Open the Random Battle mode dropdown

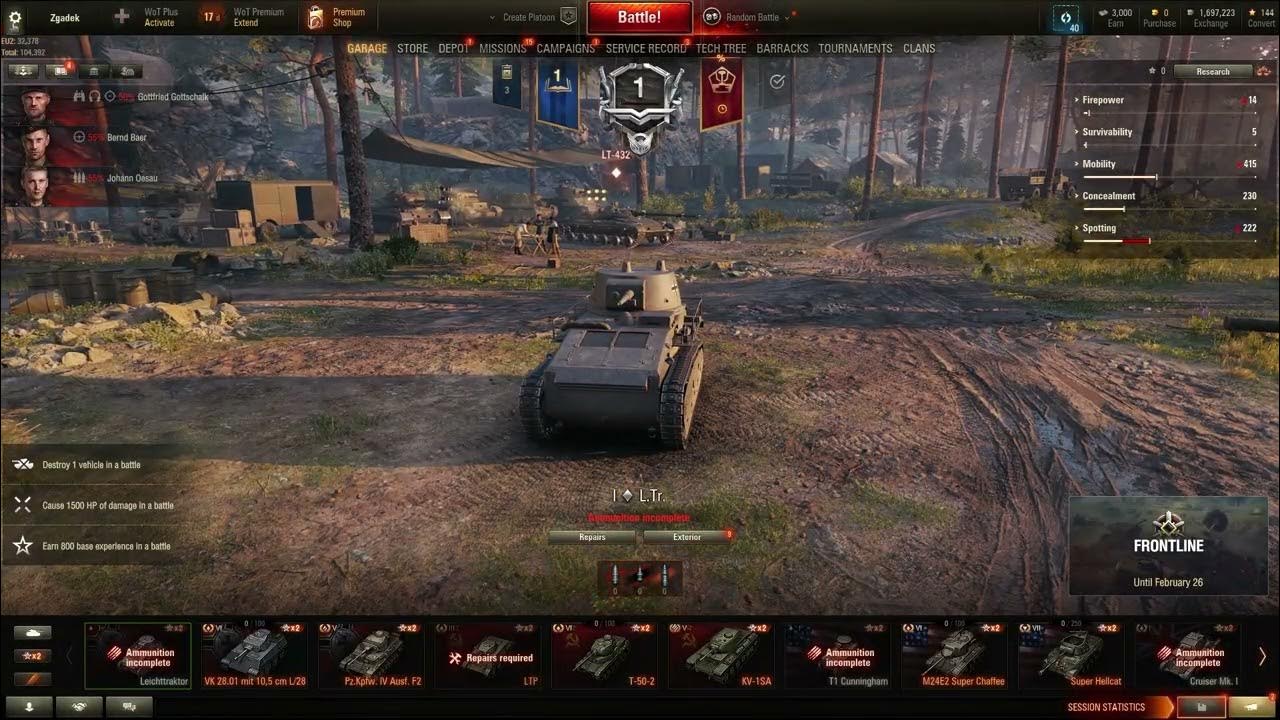coord(746,17)
